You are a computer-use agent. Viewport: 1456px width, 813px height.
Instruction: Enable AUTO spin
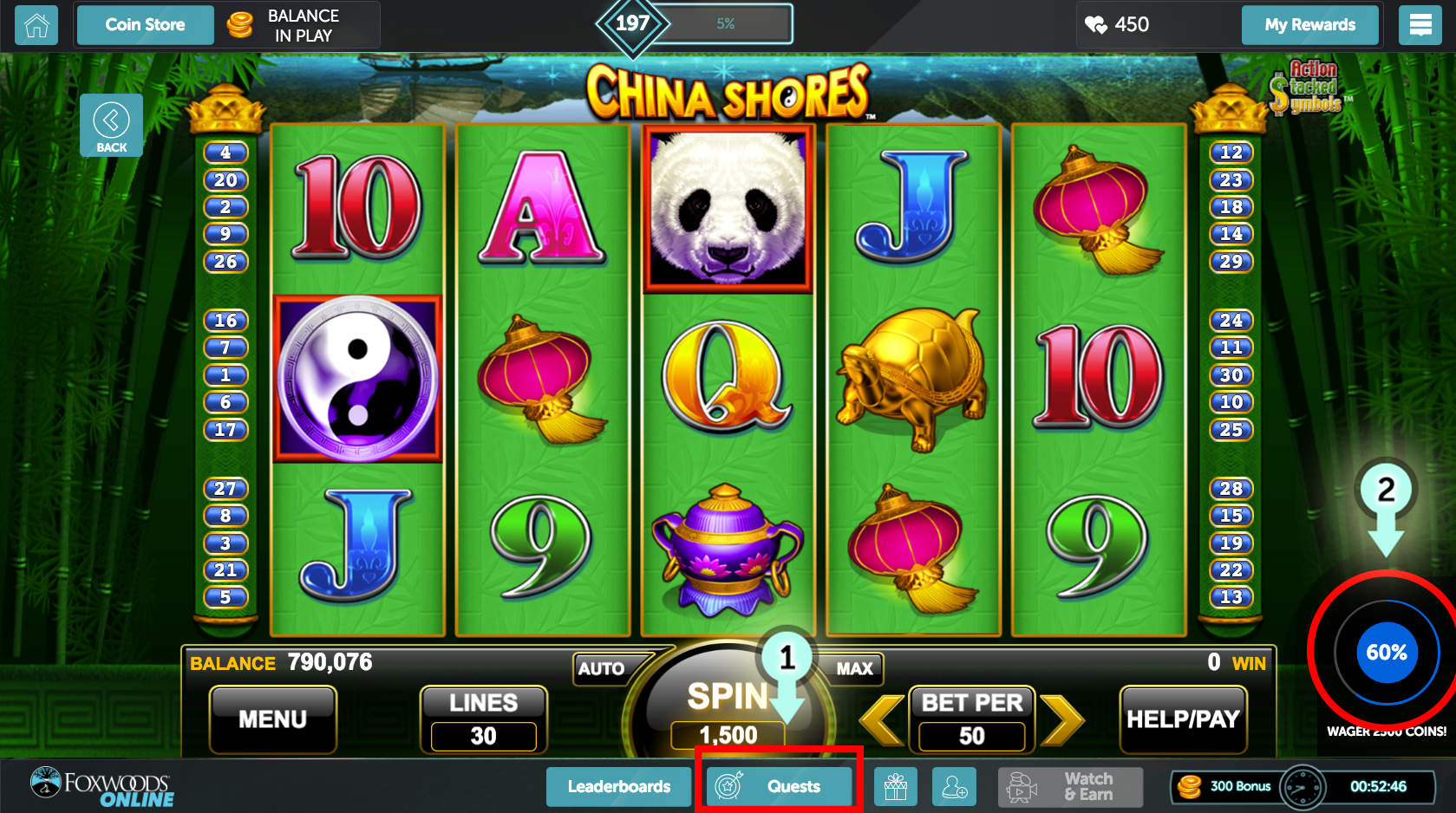(602, 668)
